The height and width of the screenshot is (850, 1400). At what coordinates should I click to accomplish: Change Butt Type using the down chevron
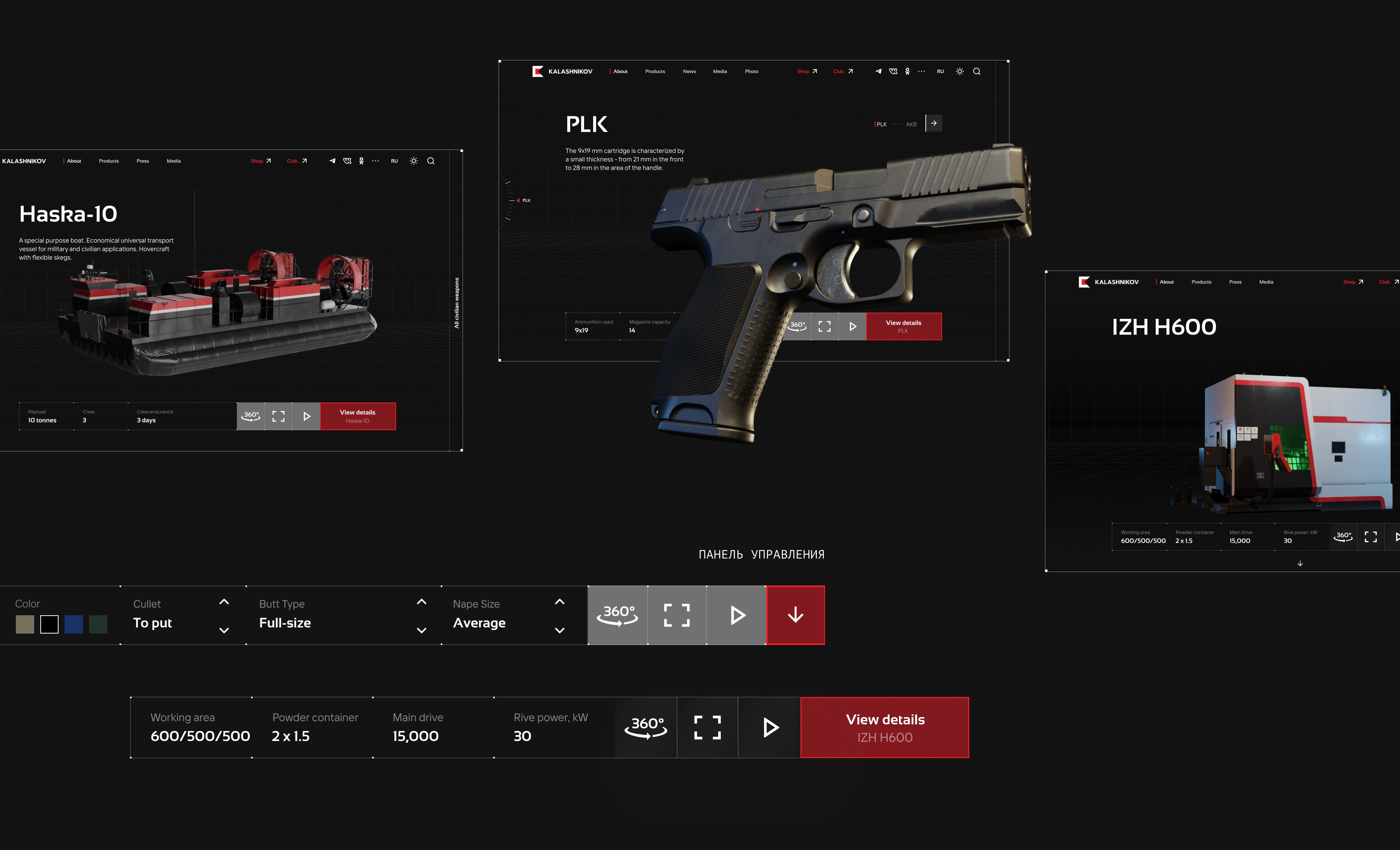pyautogui.click(x=421, y=630)
